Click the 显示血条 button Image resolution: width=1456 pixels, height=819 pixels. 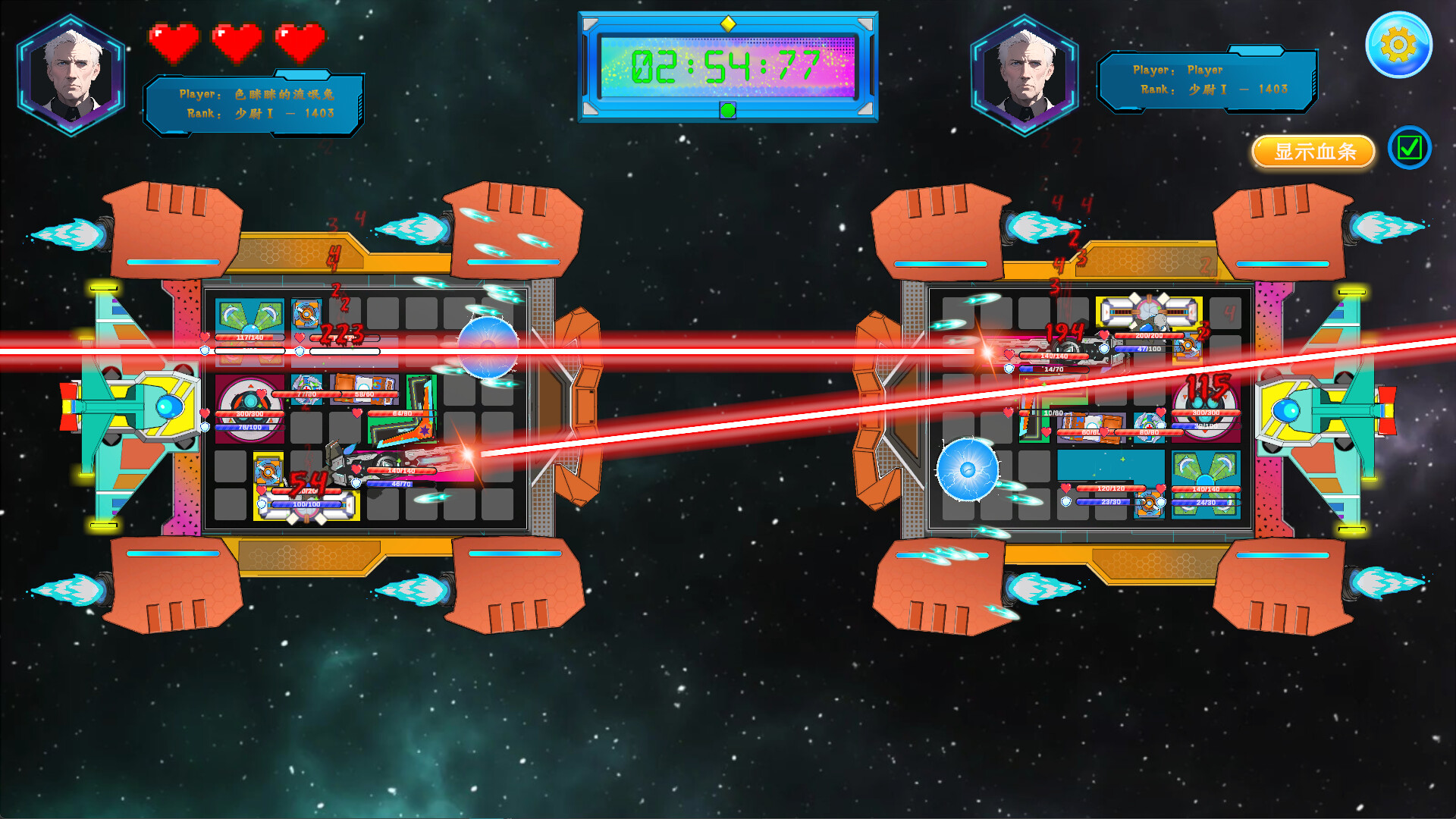[x=1313, y=152]
